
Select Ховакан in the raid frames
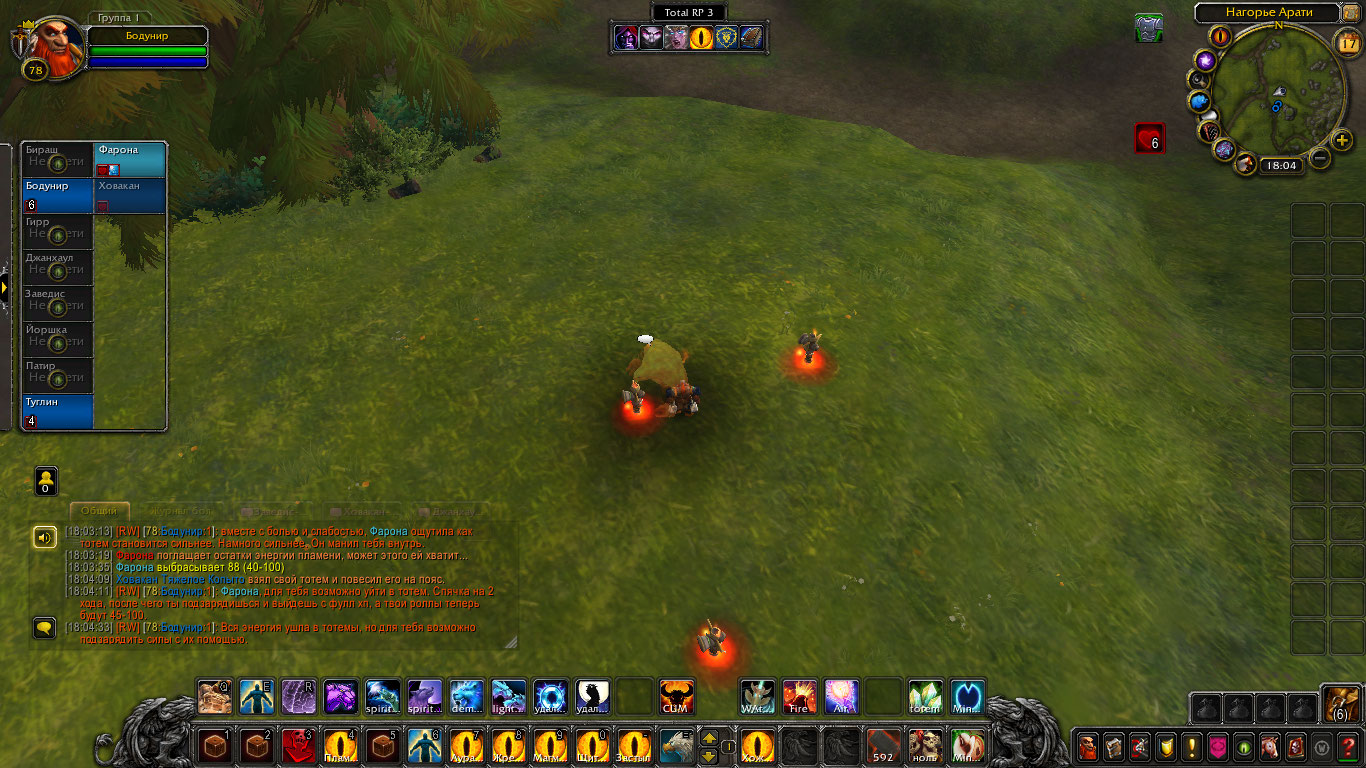click(x=130, y=196)
